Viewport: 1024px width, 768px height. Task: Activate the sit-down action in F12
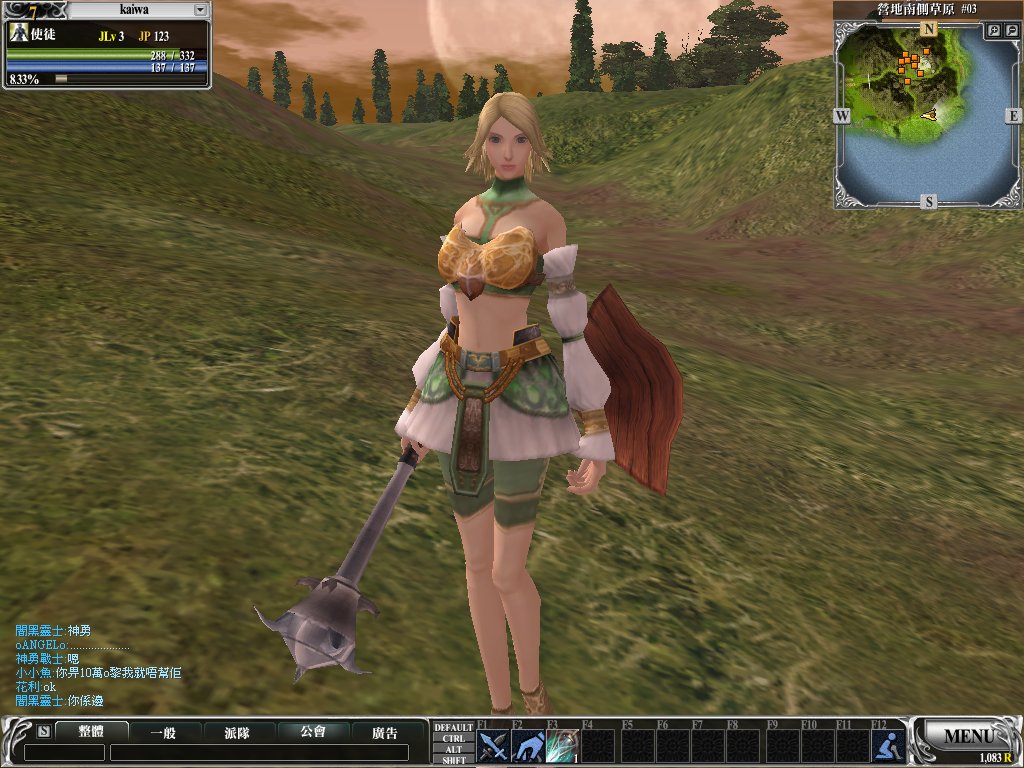(887, 746)
